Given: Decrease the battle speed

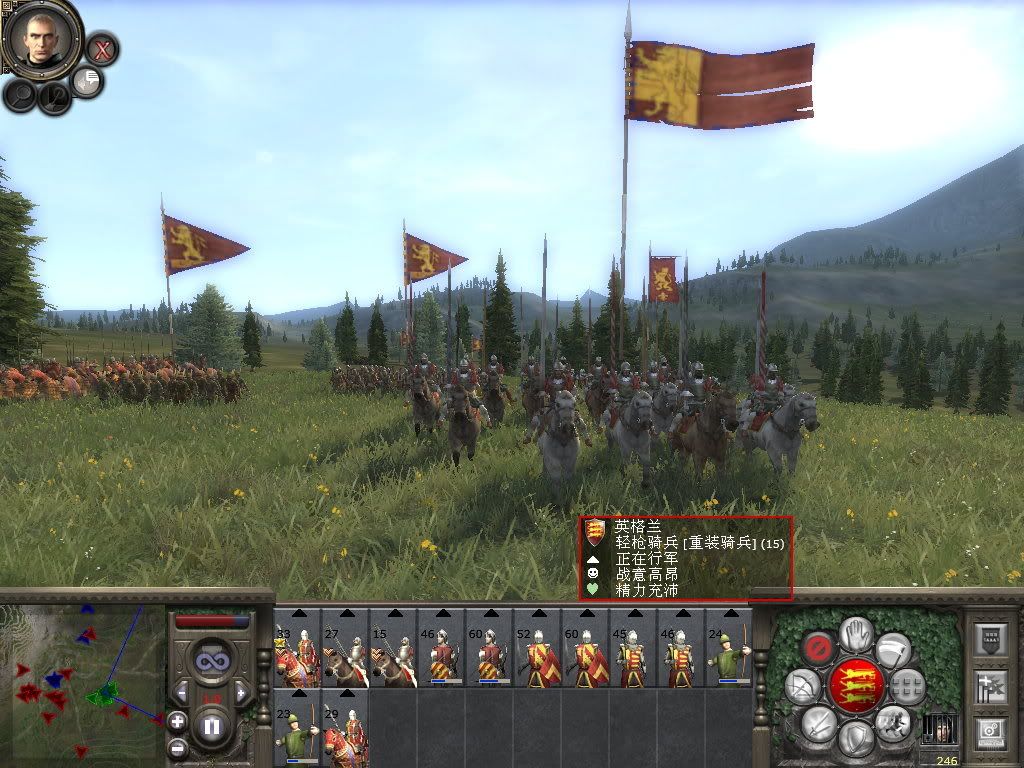Looking at the screenshot, I should pyautogui.click(x=183, y=692).
